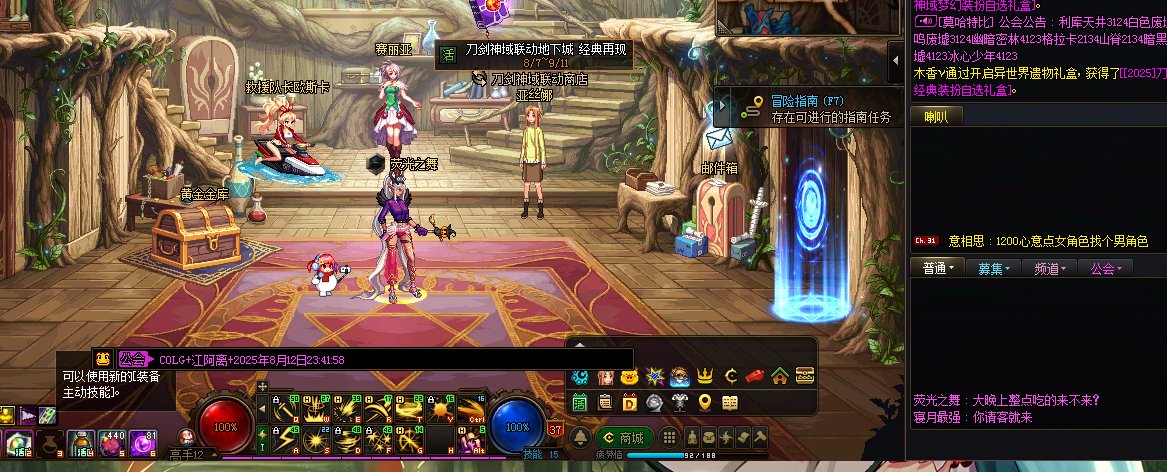This screenshot has width=1167, height=472.
Task: Switch chat to the 普通 tab
Action: 939,268
